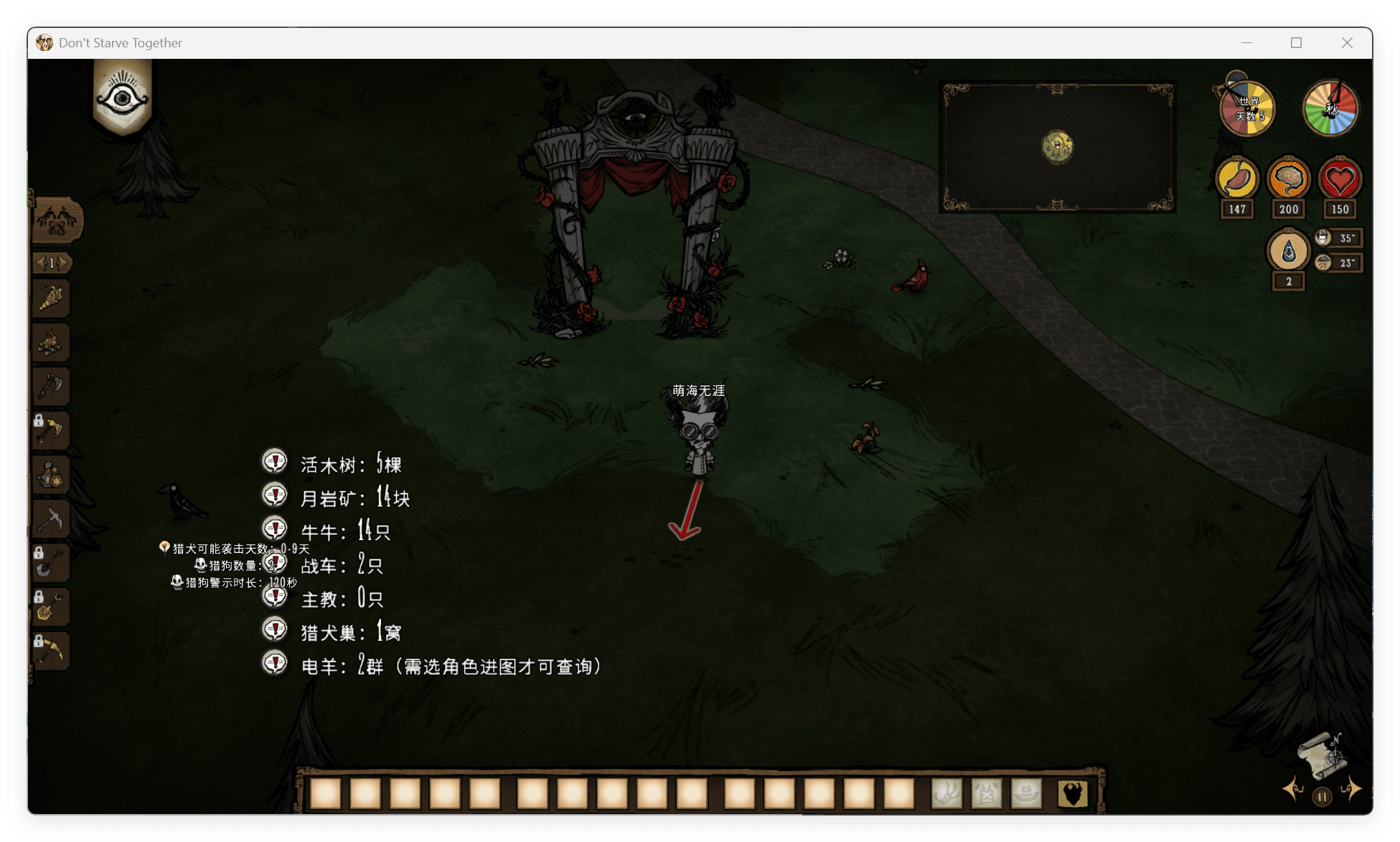
Task: Open the character silhouette inspect button
Action: pos(1073,794)
